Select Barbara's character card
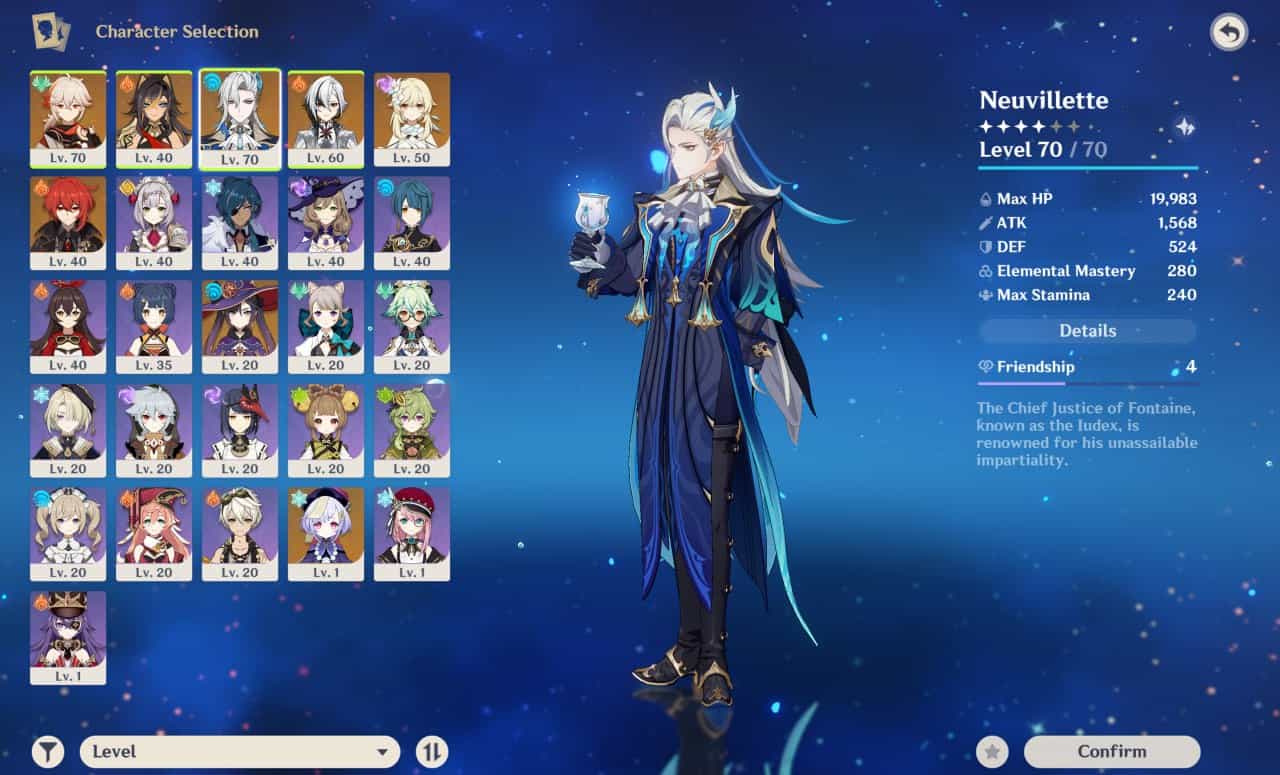The height and width of the screenshot is (775, 1280). [68, 534]
